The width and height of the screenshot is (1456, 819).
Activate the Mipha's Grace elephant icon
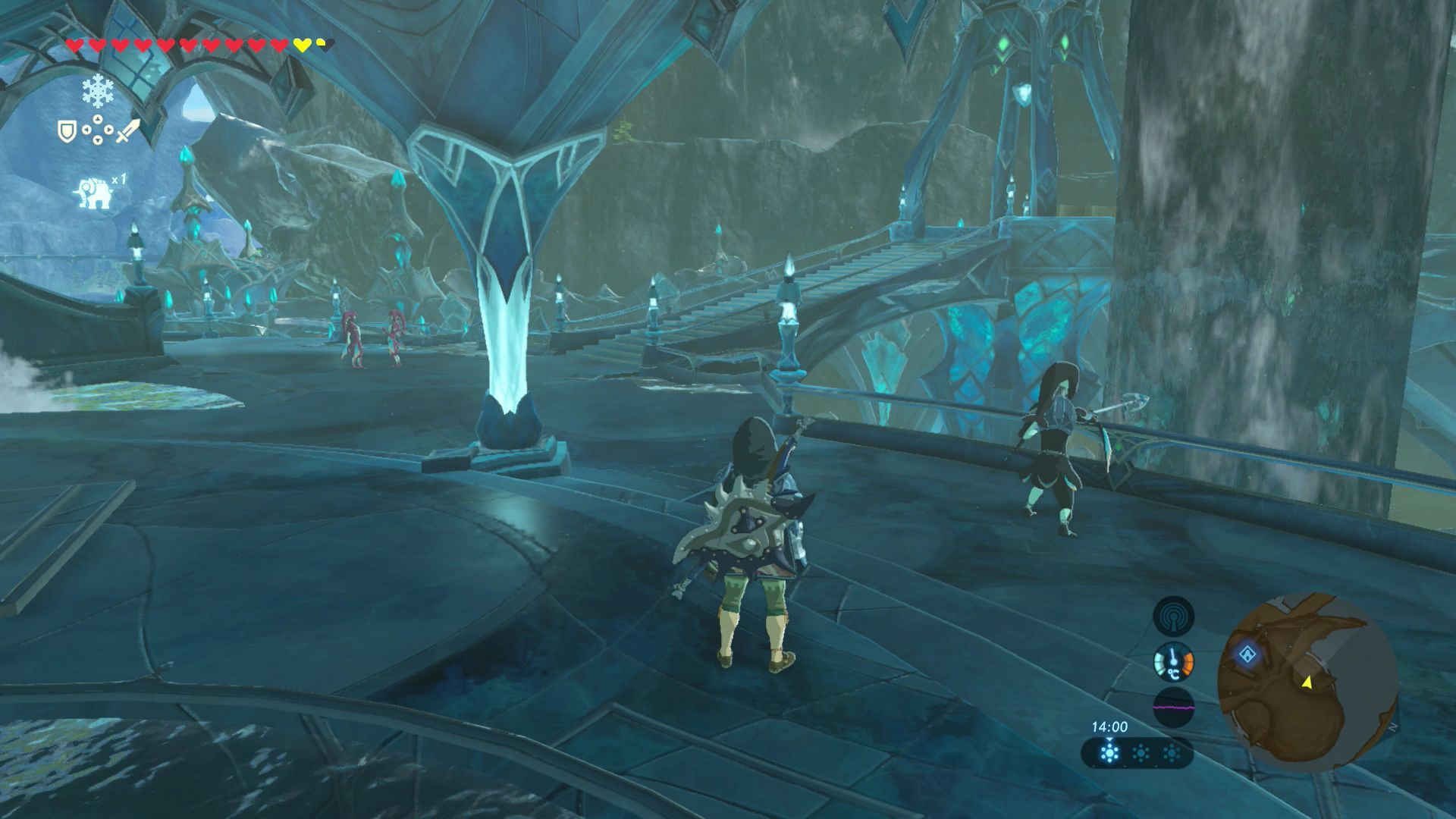(93, 193)
